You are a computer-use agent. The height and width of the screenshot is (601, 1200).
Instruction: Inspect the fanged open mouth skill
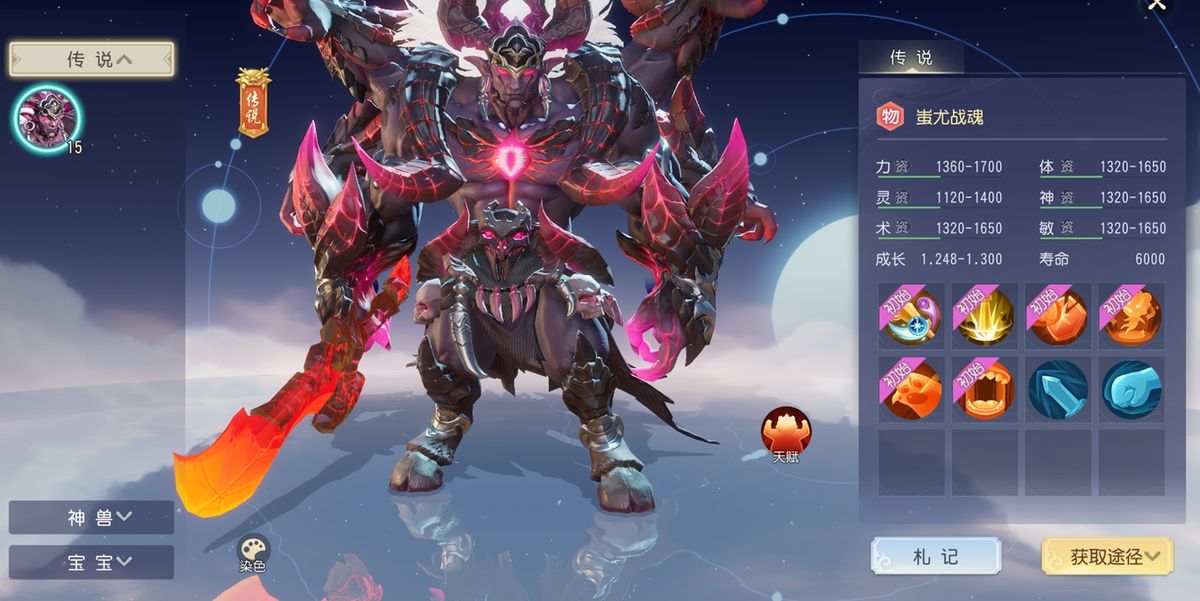click(985, 389)
